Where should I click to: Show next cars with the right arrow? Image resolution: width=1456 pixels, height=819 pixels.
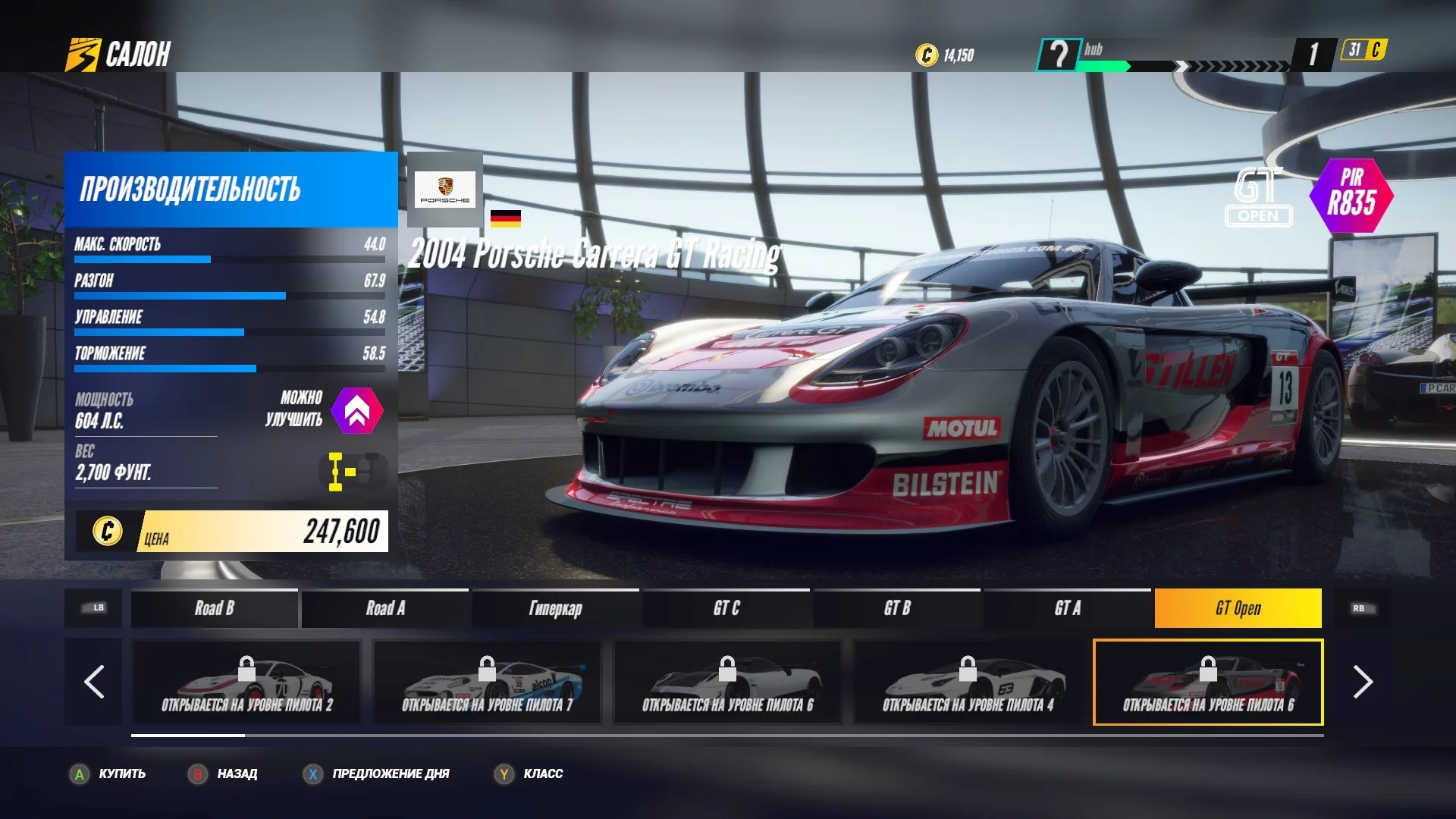1362,682
